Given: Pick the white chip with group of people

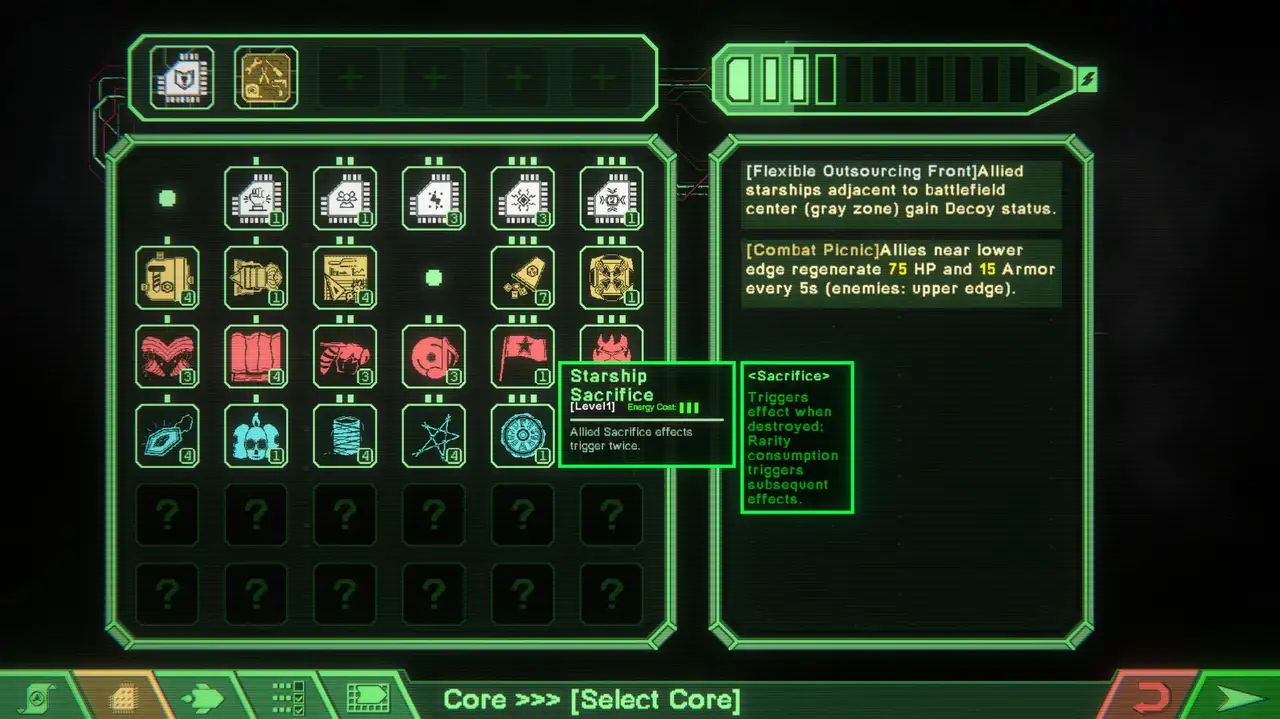Looking at the screenshot, I should 345,198.
